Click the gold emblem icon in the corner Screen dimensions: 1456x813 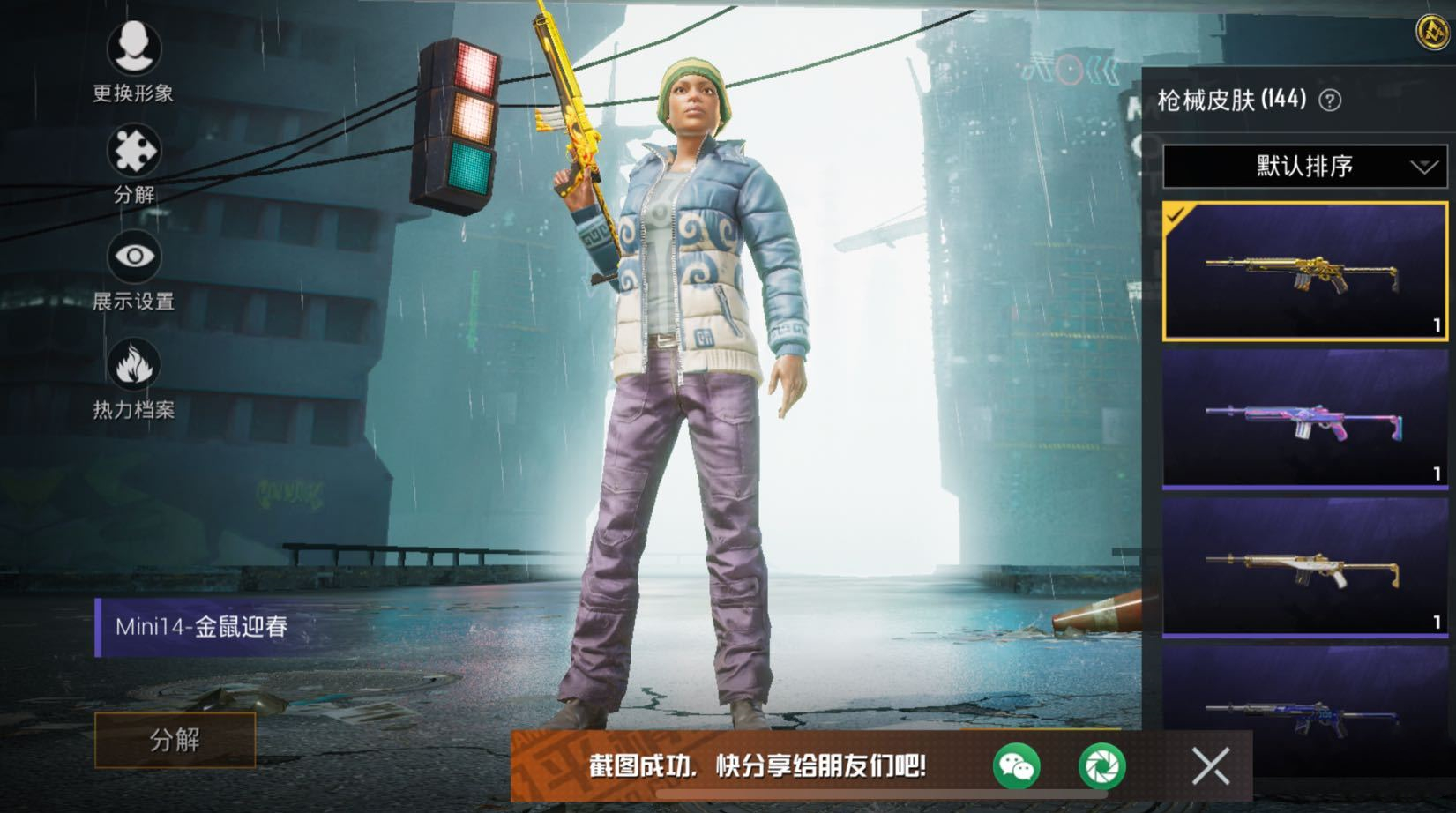[x=1432, y=32]
